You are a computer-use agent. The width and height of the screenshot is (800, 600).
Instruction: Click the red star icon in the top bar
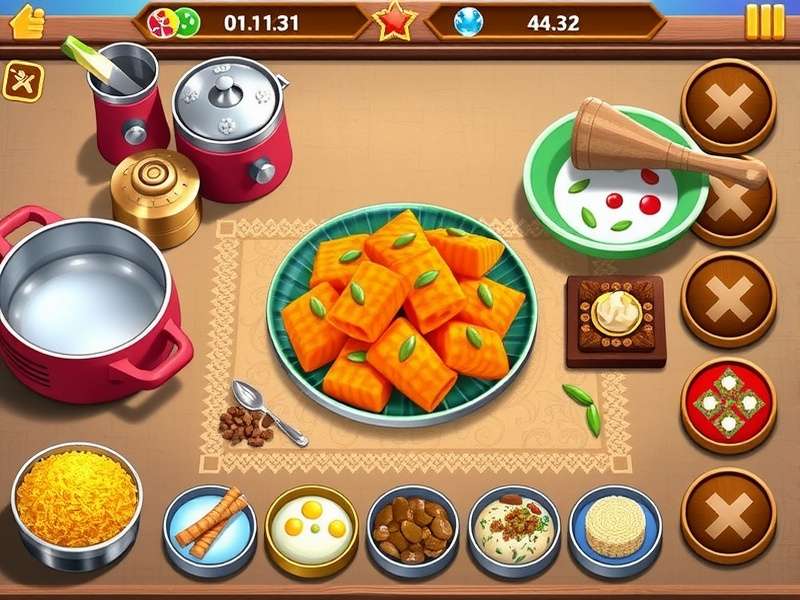(x=395, y=21)
